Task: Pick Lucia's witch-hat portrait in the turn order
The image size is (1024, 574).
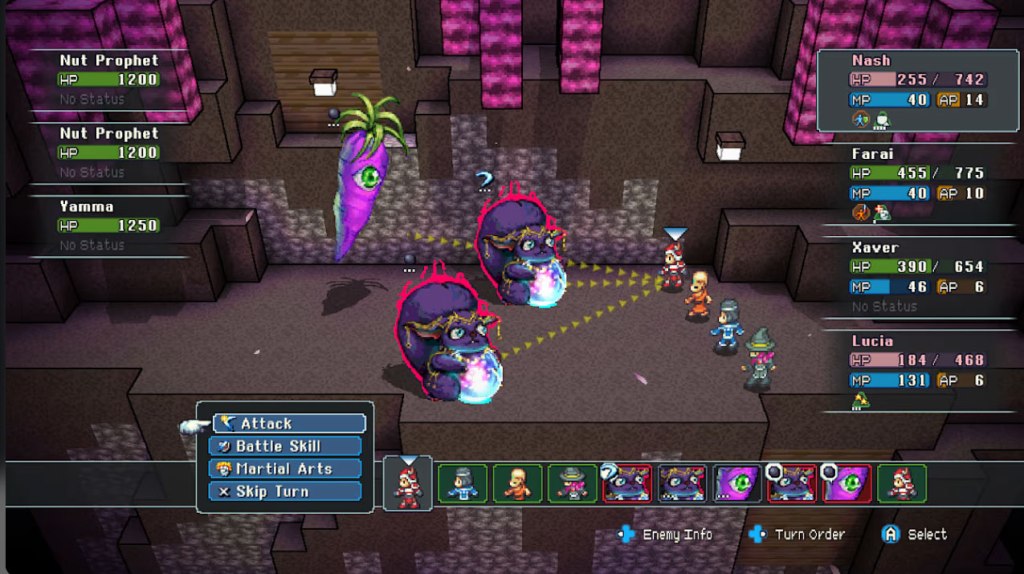Action: (573, 483)
